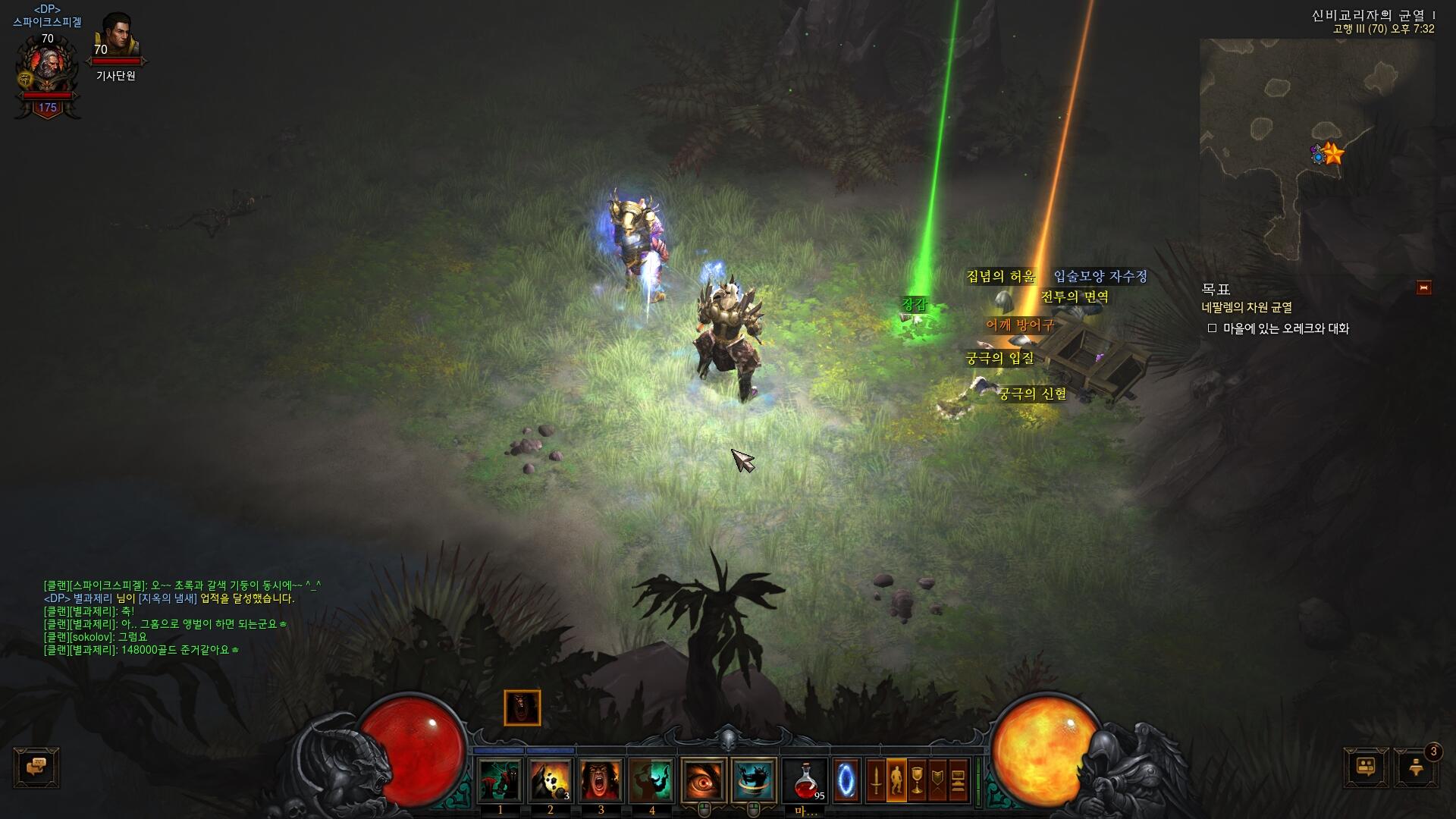1456x819 pixels.
Task: Collapse the objectives tracker with the red button
Action: pyautogui.click(x=1423, y=287)
